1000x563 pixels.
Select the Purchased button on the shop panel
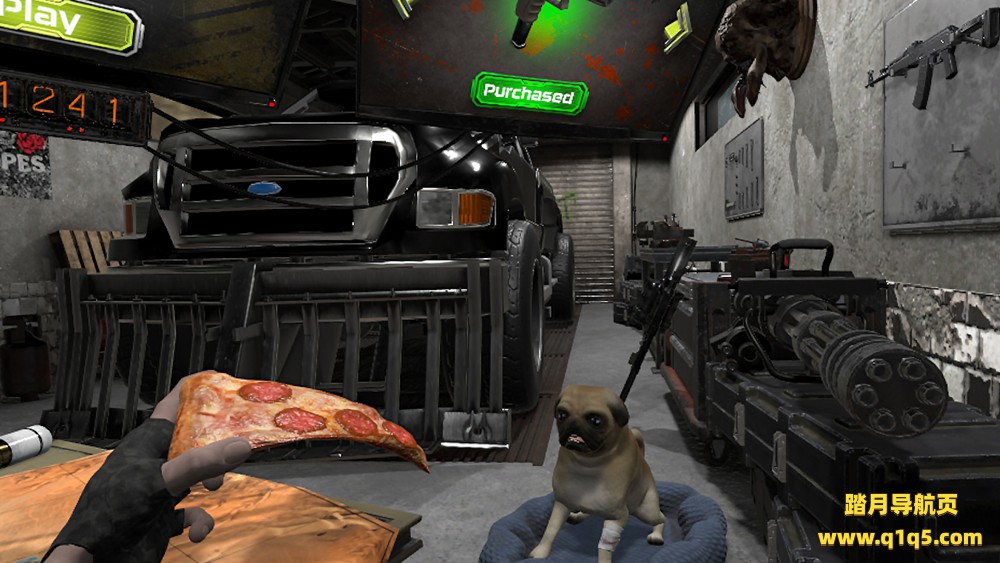click(x=529, y=94)
